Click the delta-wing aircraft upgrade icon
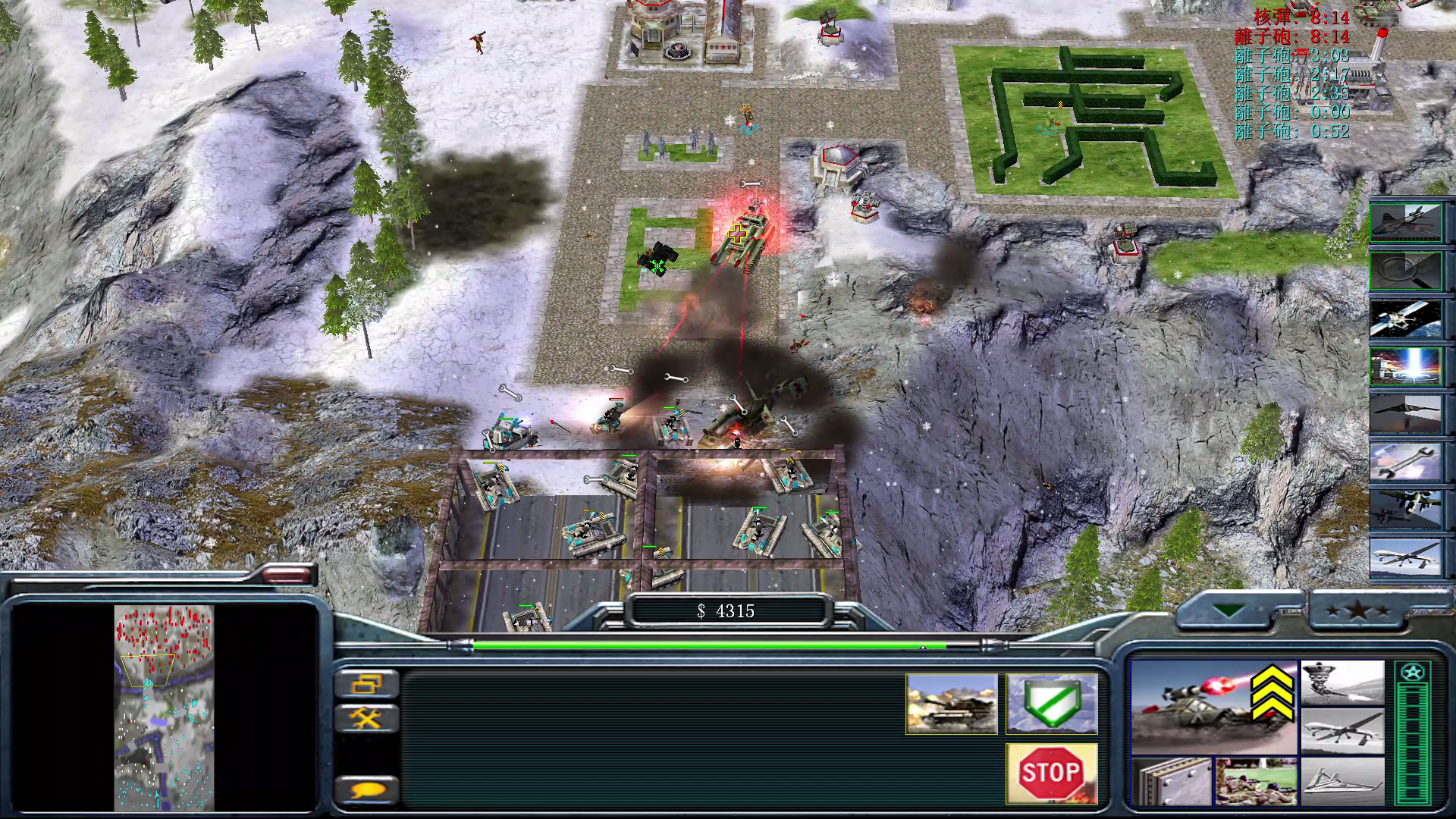The image size is (1456, 819). [1342, 781]
